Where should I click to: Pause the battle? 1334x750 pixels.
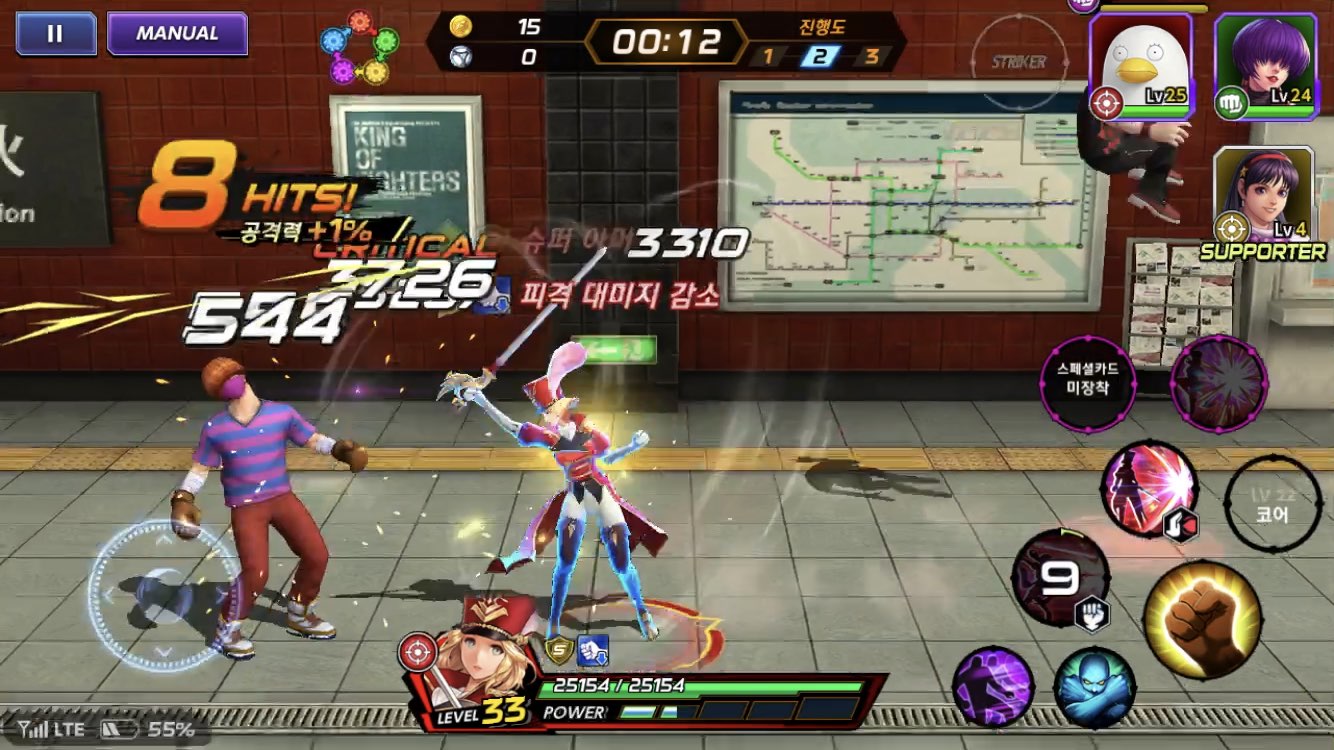pyautogui.click(x=55, y=33)
